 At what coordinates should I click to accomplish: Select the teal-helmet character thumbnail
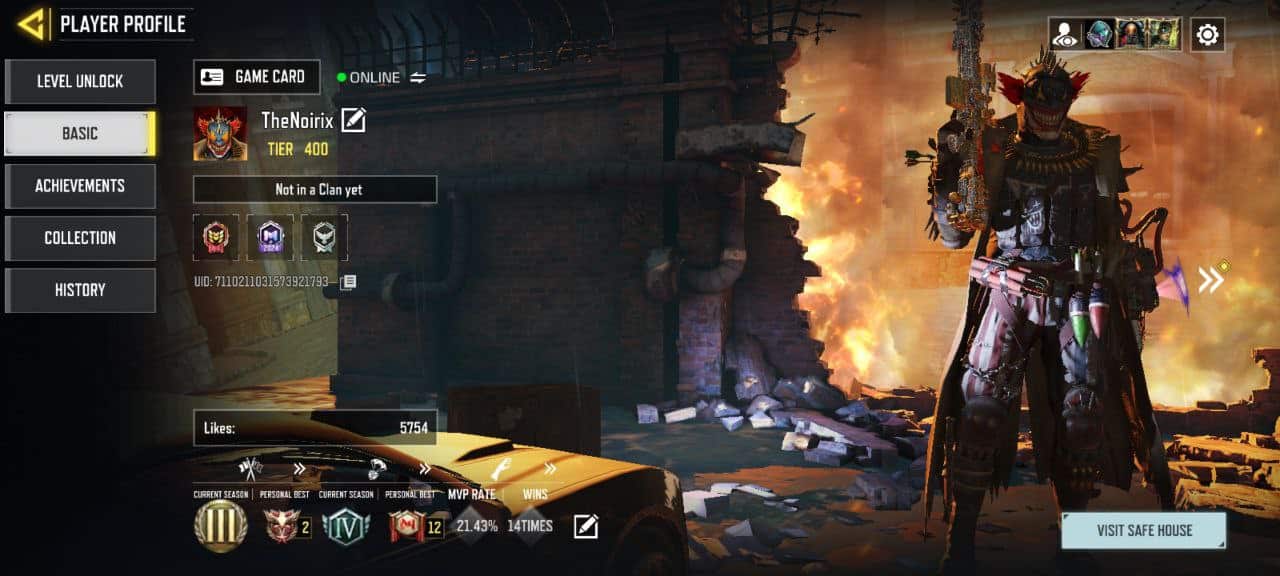click(x=1100, y=35)
